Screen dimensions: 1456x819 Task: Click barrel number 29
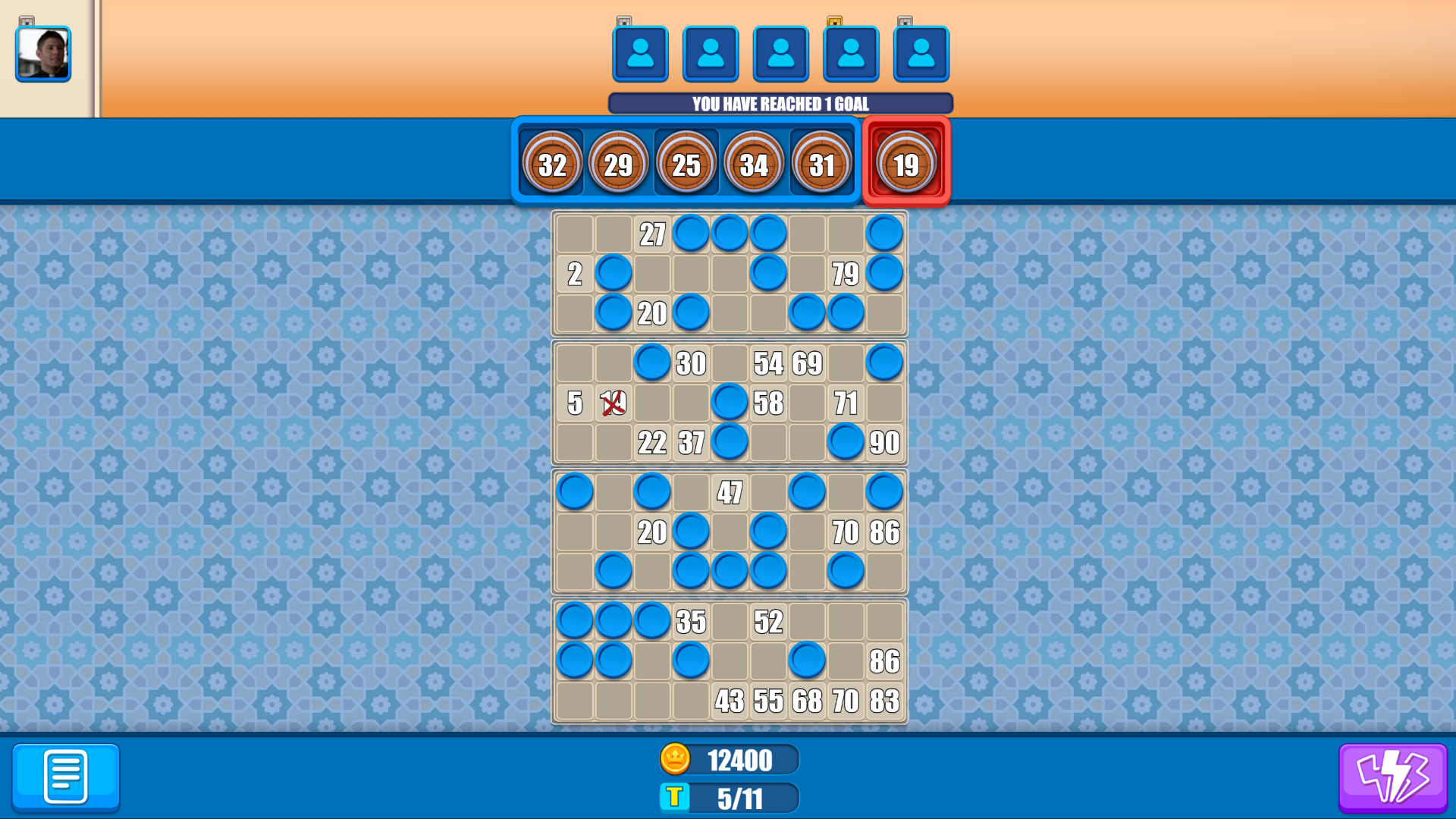pyautogui.click(x=620, y=162)
